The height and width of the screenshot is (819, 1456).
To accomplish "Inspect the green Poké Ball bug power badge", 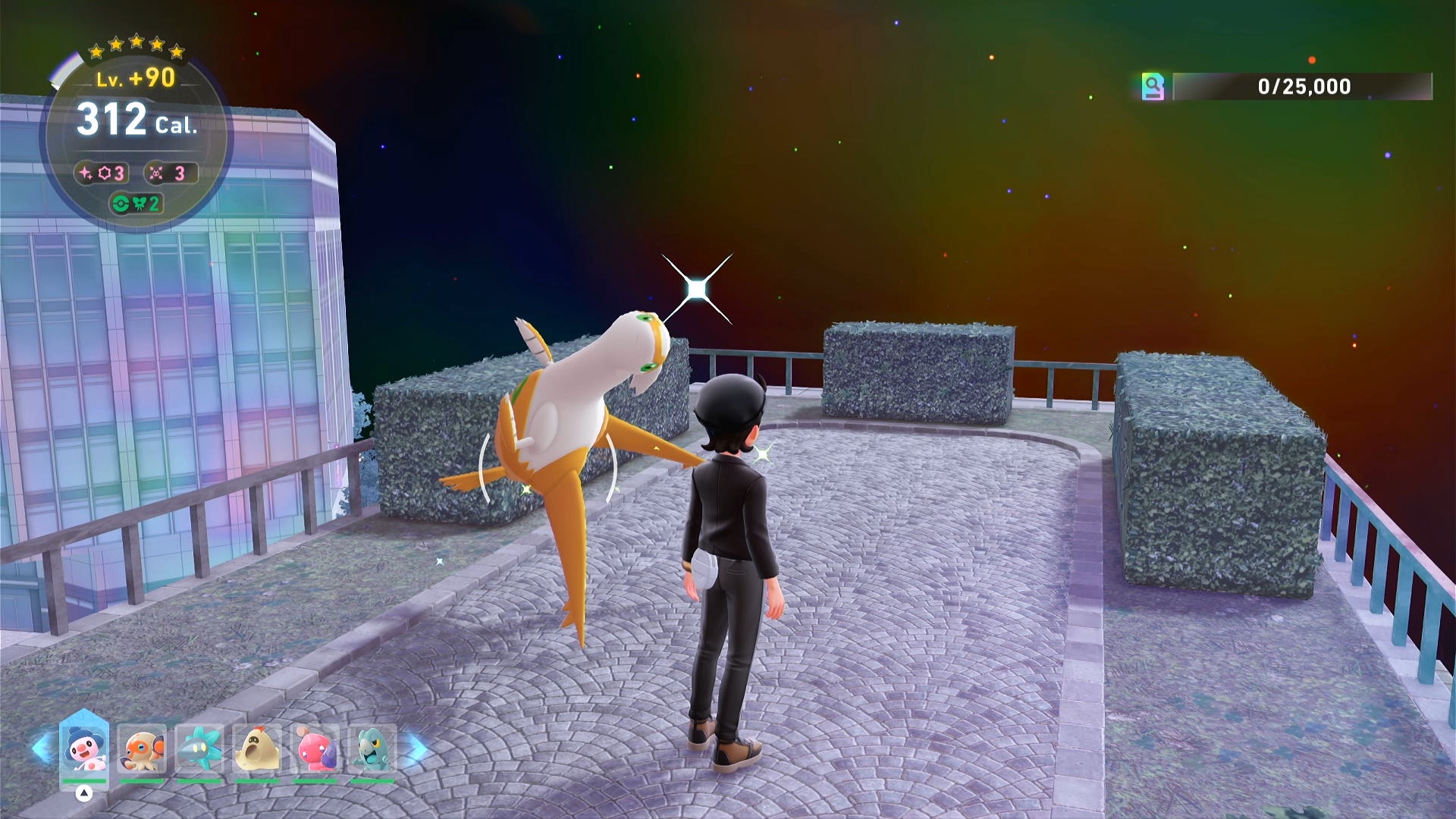I will click(136, 203).
